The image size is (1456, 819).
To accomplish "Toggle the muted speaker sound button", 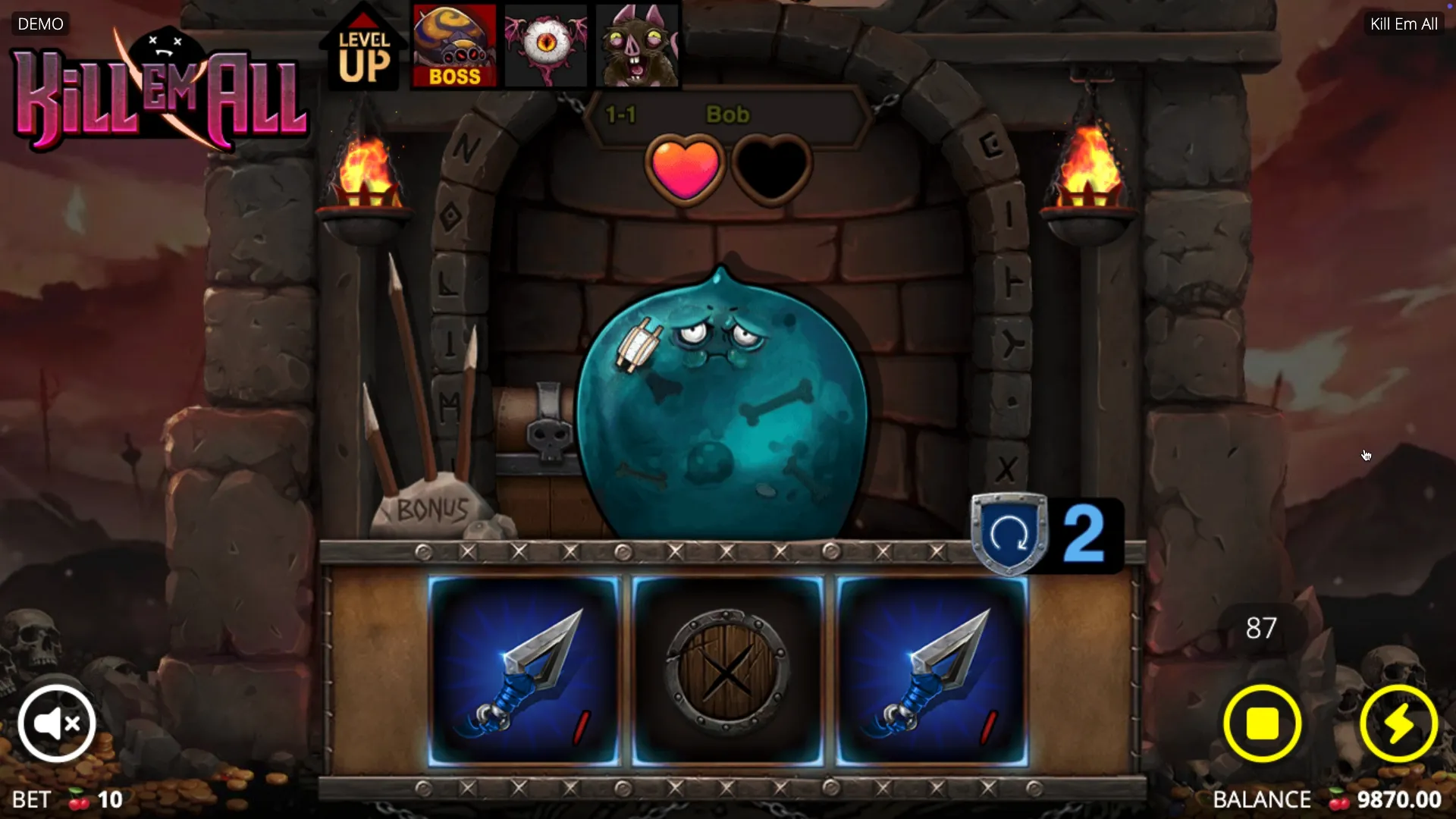I will 57,723.
